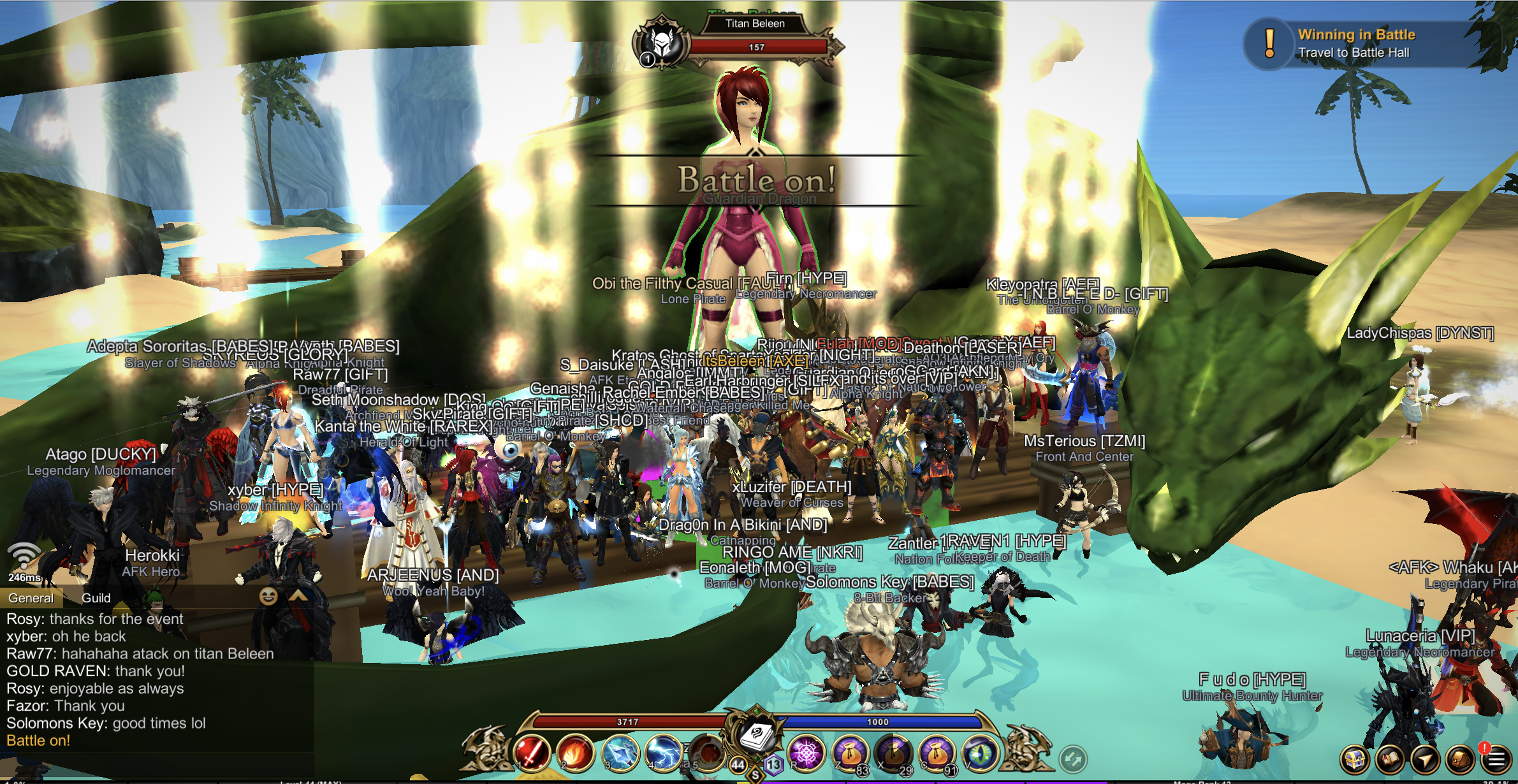The width and height of the screenshot is (1518, 784).
Task: Open the quest log book
Action: (x=1390, y=759)
